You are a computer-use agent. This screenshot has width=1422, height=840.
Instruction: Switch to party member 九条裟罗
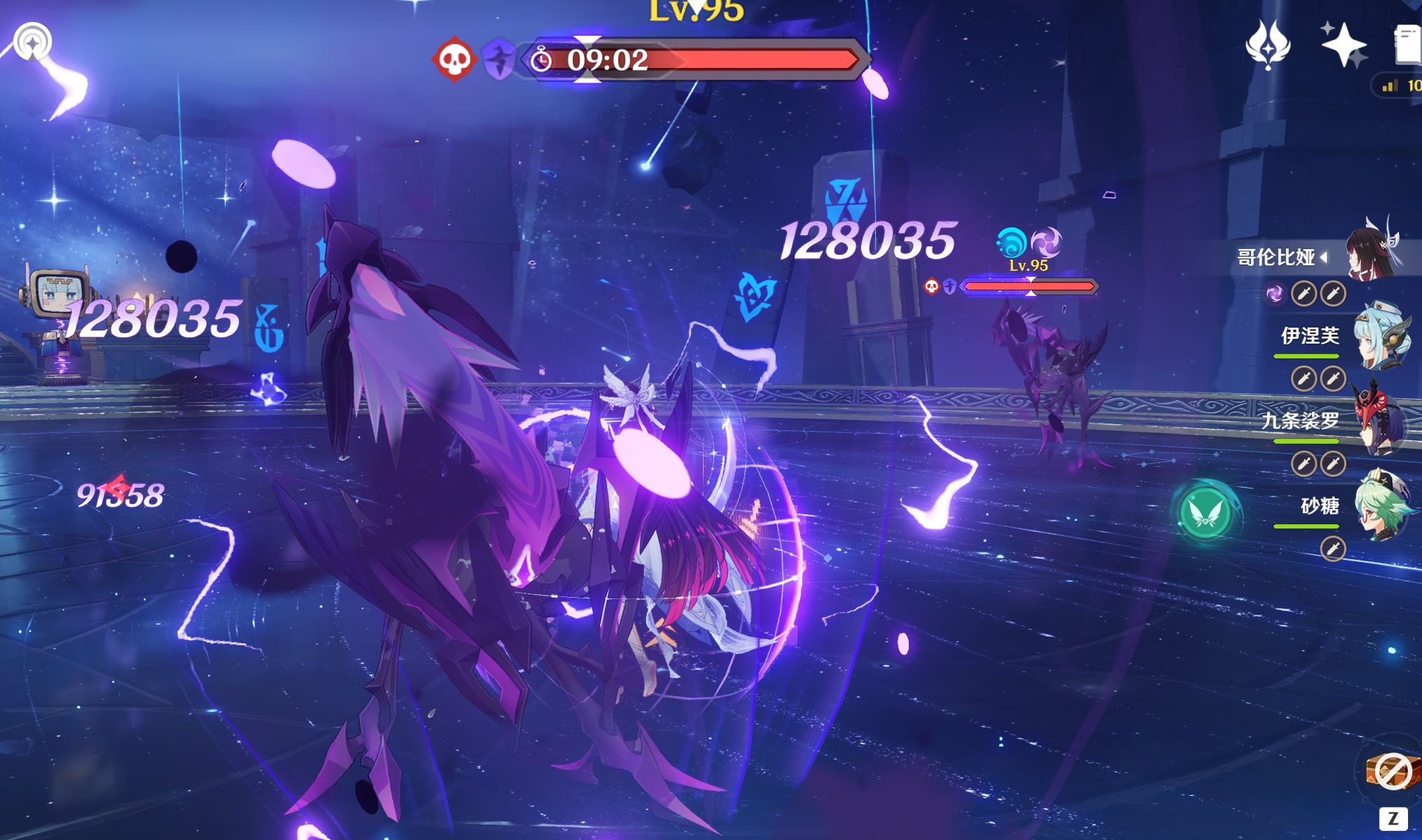[x=1381, y=421]
